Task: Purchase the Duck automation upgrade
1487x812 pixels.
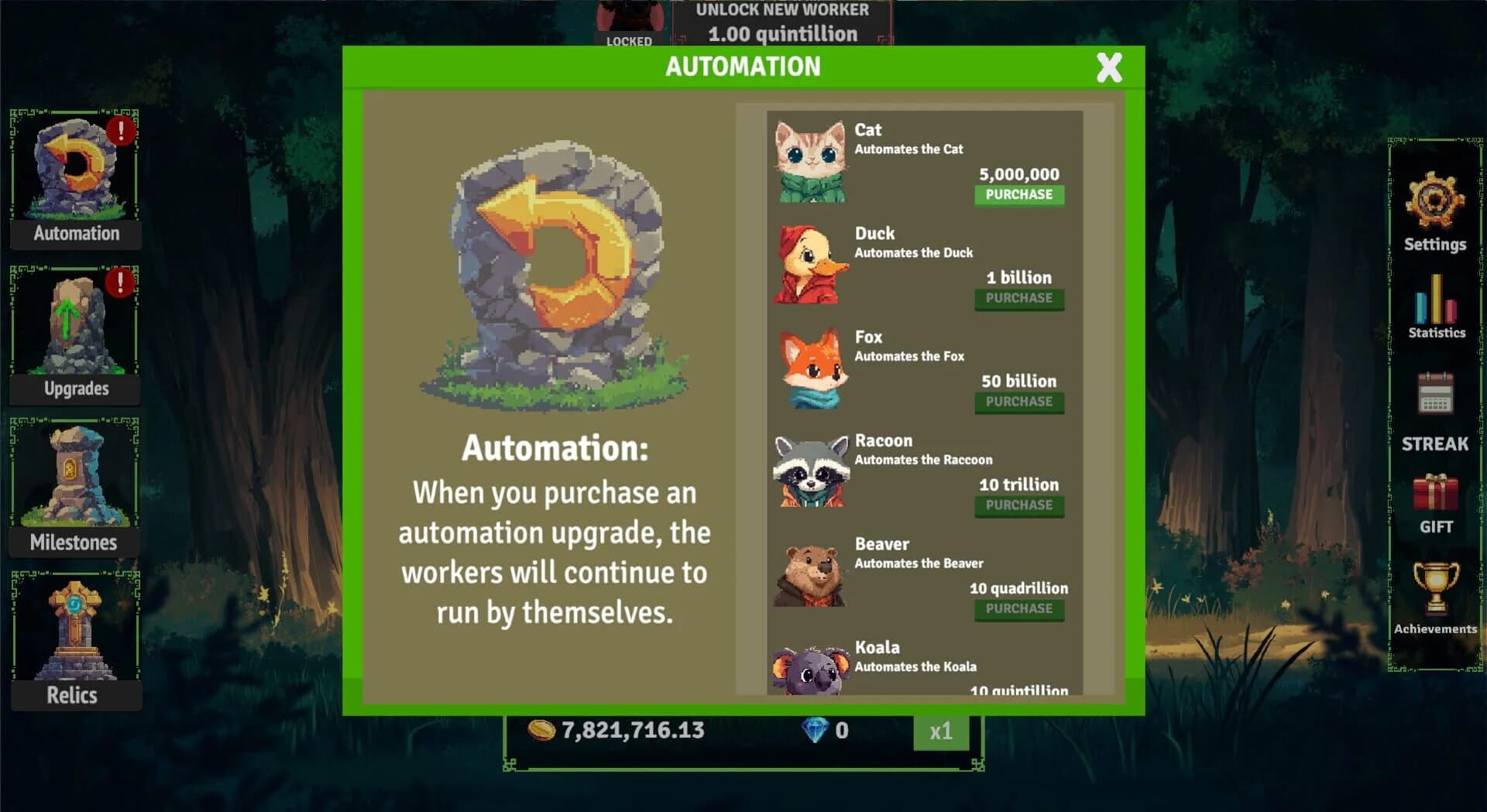Action: click(x=1018, y=299)
